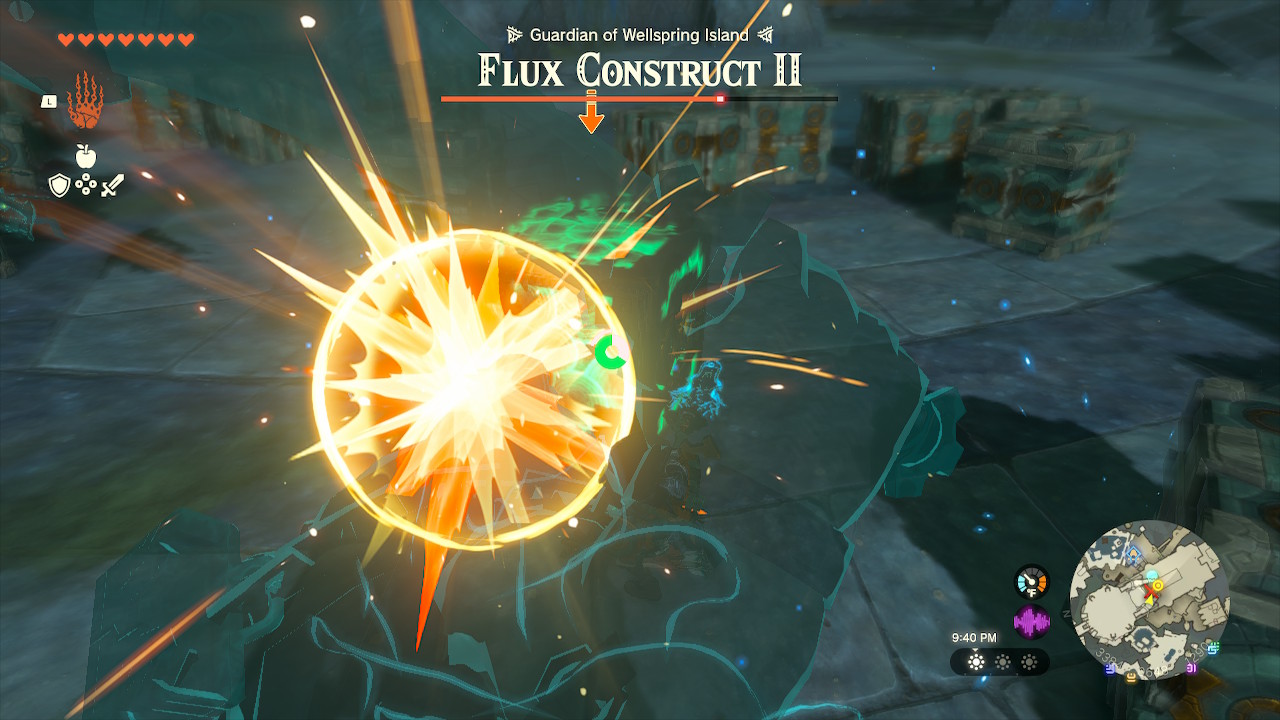
Task: Click the apple food icon
Action: [x=84, y=156]
